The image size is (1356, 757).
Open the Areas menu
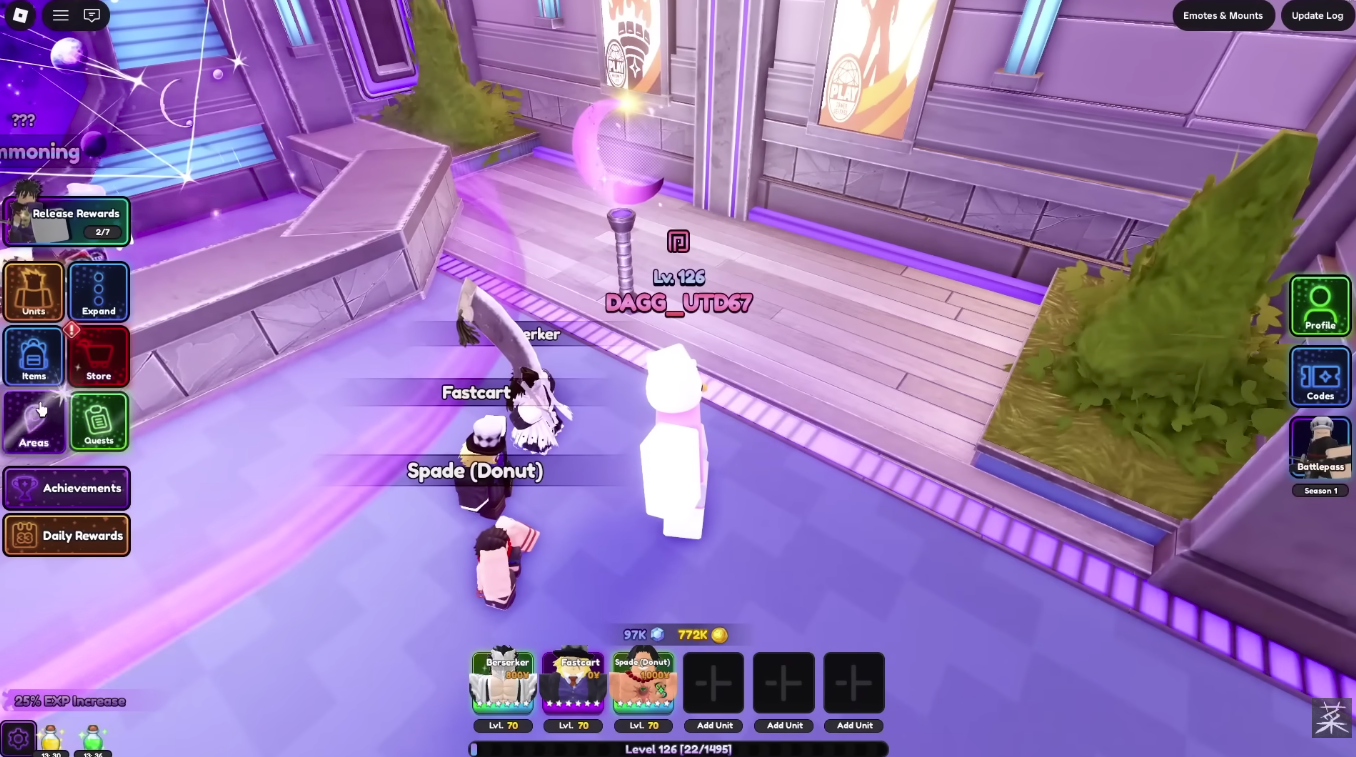coord(33,421)
